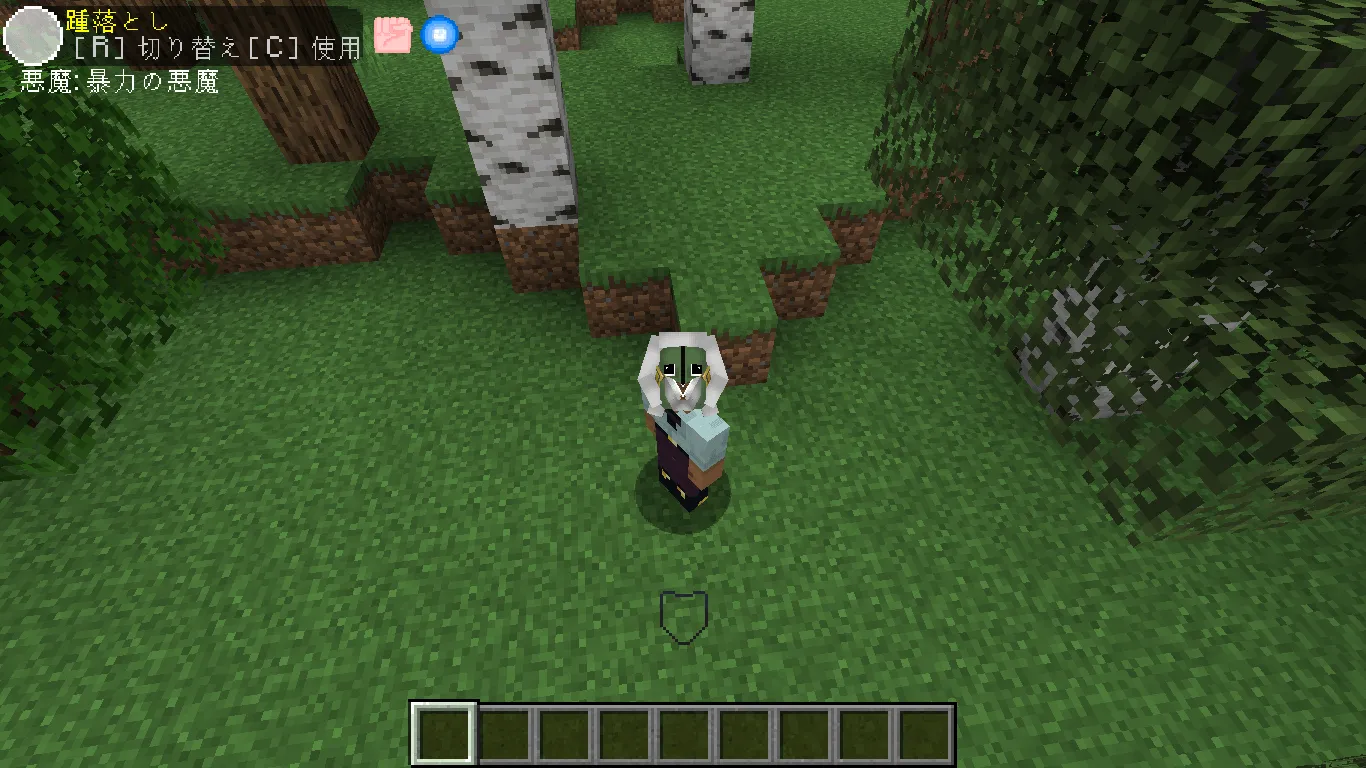
Task: Click the light blue item the player holds
Action: coord(706,434)
